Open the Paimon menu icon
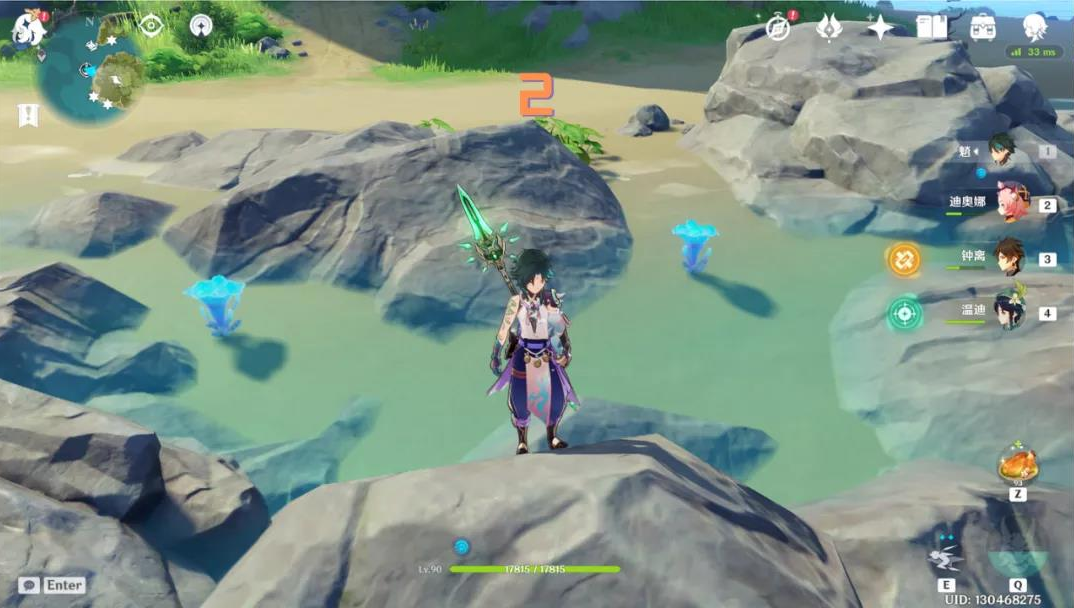The height and width of the screenshot is (608, 1074). (28, 30)
